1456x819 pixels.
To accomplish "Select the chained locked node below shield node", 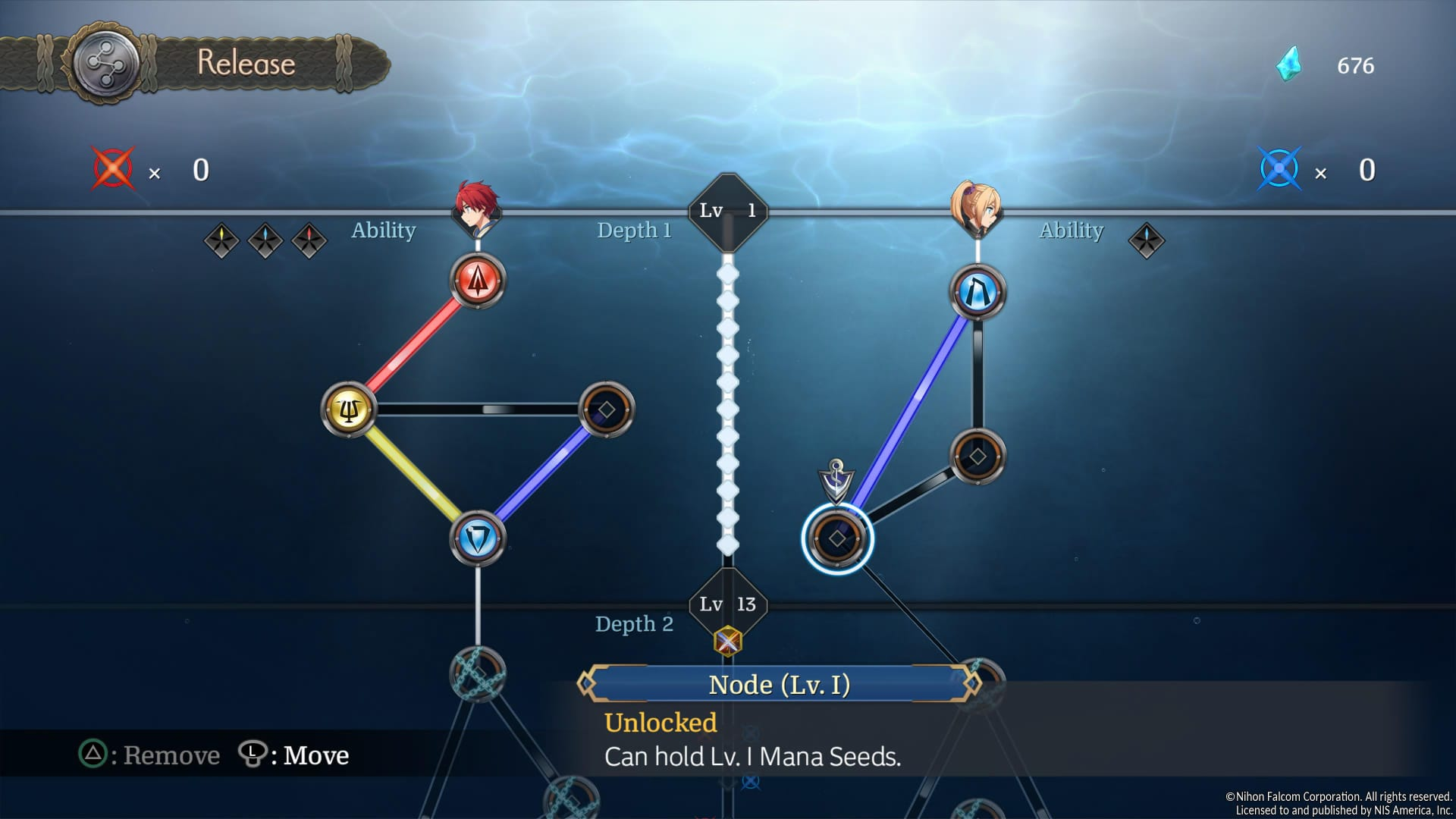I will pyautogui.click(x=477, y=673).
